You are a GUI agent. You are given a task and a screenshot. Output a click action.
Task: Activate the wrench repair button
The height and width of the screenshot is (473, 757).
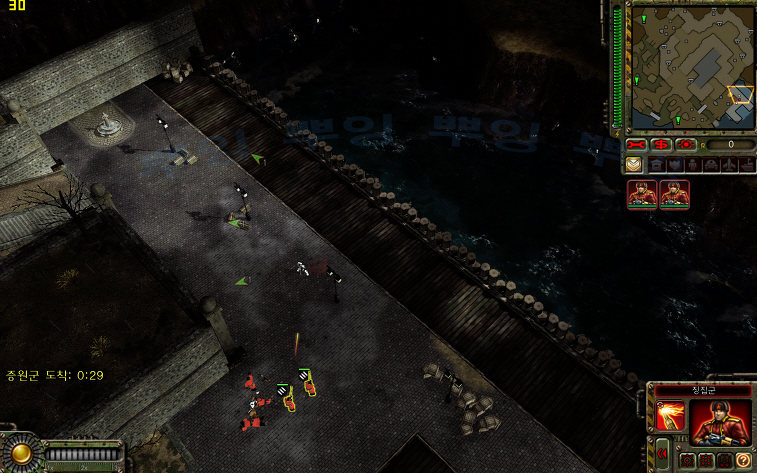pyautogui.click(x=639, y=145)
